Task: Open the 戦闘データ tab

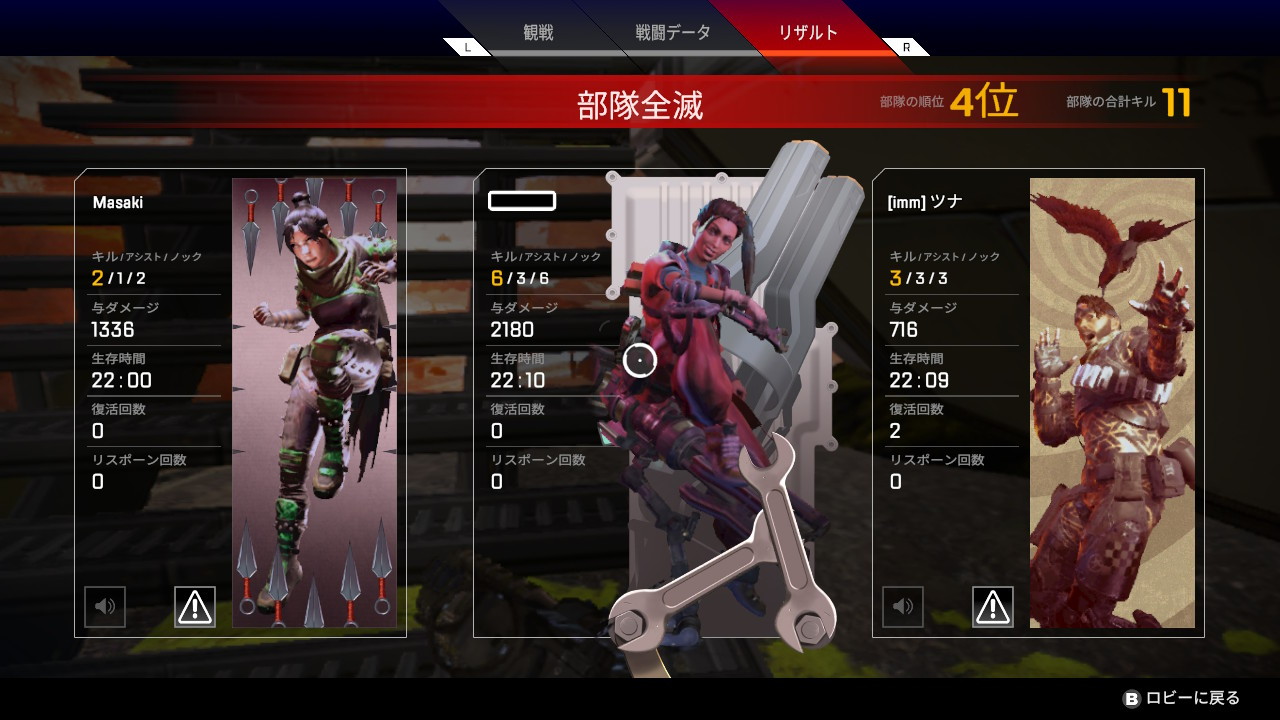Action: point(673,33)
